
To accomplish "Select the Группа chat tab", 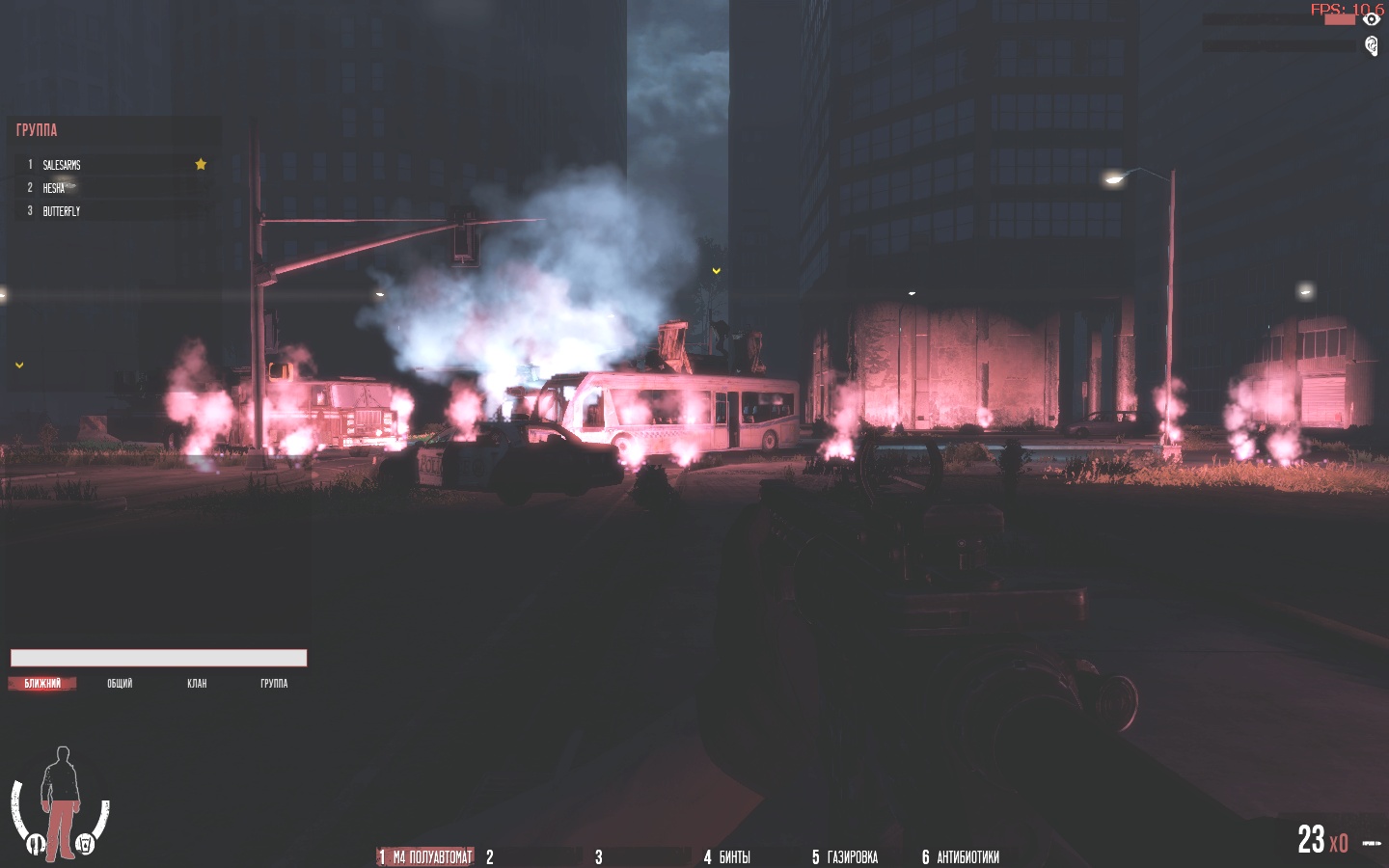I will [x=274, y=683].
